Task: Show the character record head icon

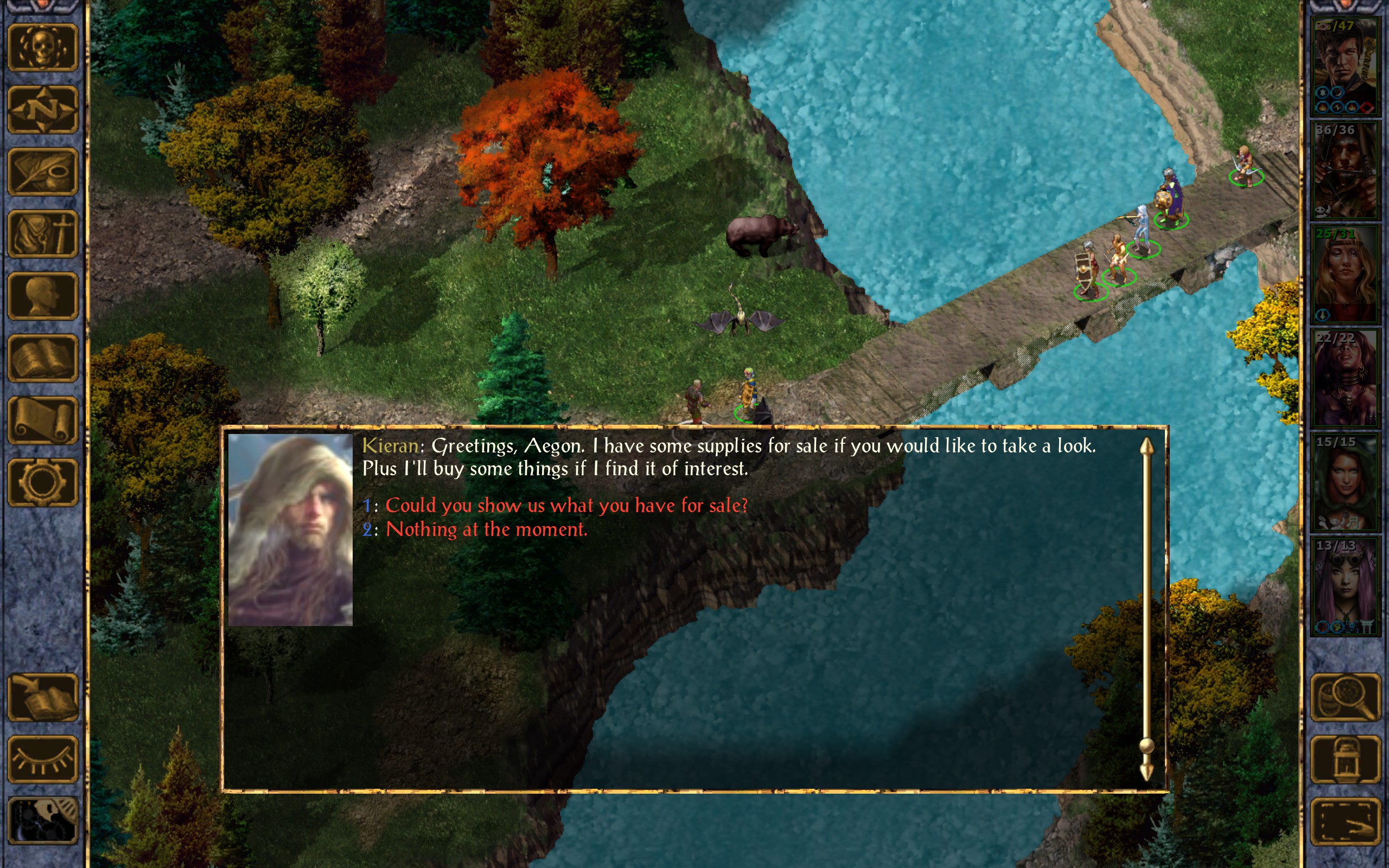Action: click(x=43, y=296)
